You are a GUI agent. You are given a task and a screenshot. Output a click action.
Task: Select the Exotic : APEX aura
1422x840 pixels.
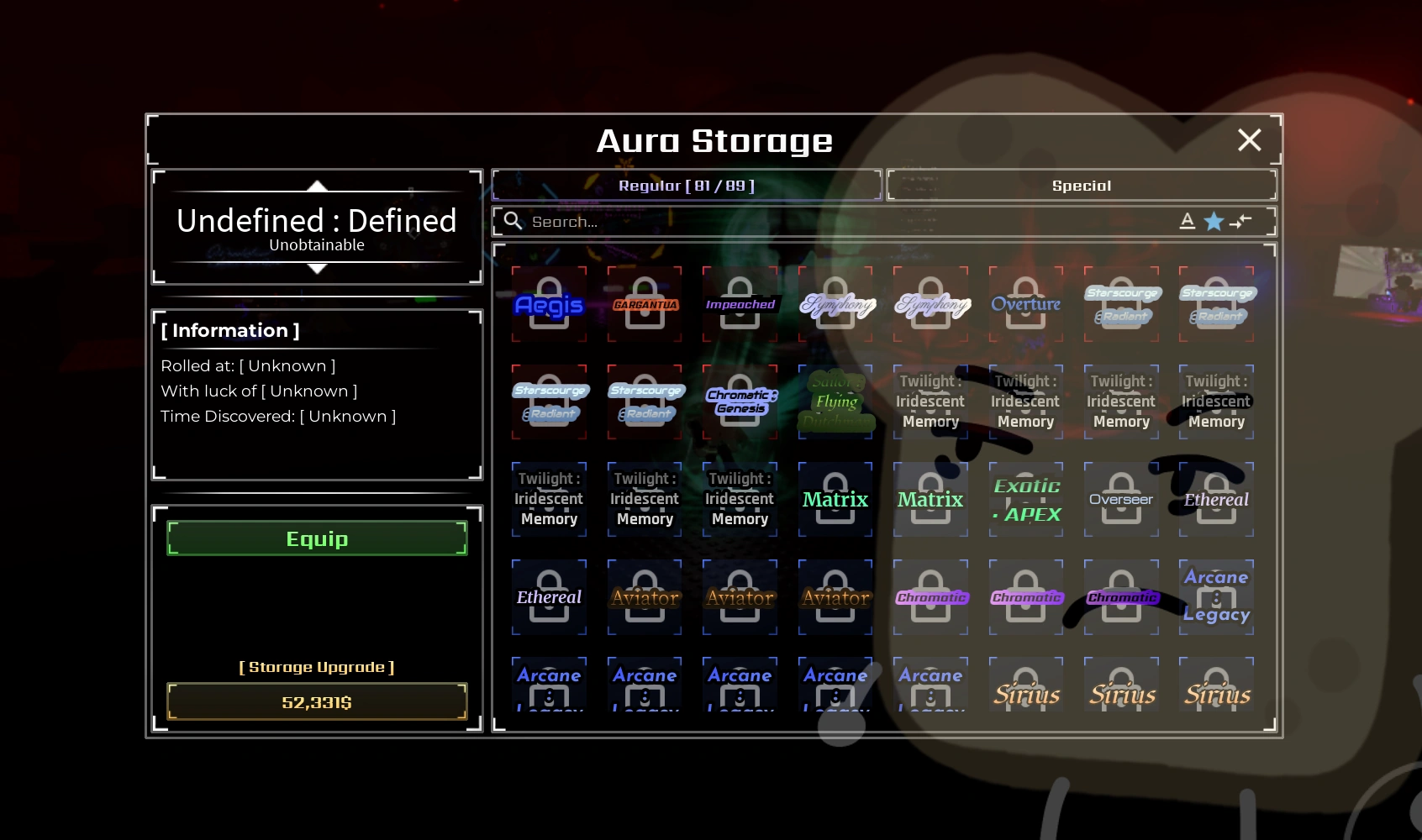pyautogui.click(x=1026, y=499)
